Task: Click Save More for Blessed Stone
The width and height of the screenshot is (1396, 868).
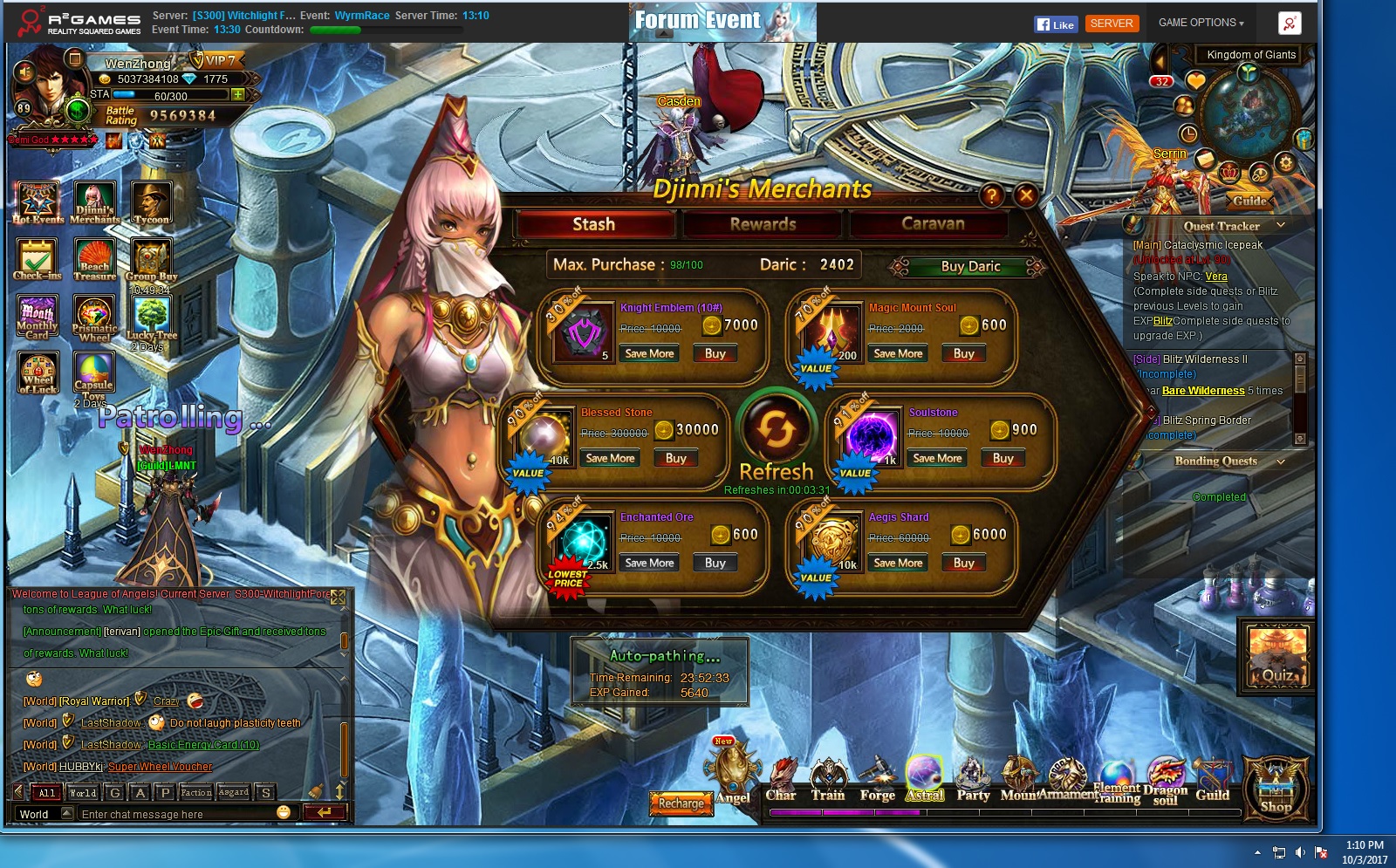Action: (x=610, y=459)
